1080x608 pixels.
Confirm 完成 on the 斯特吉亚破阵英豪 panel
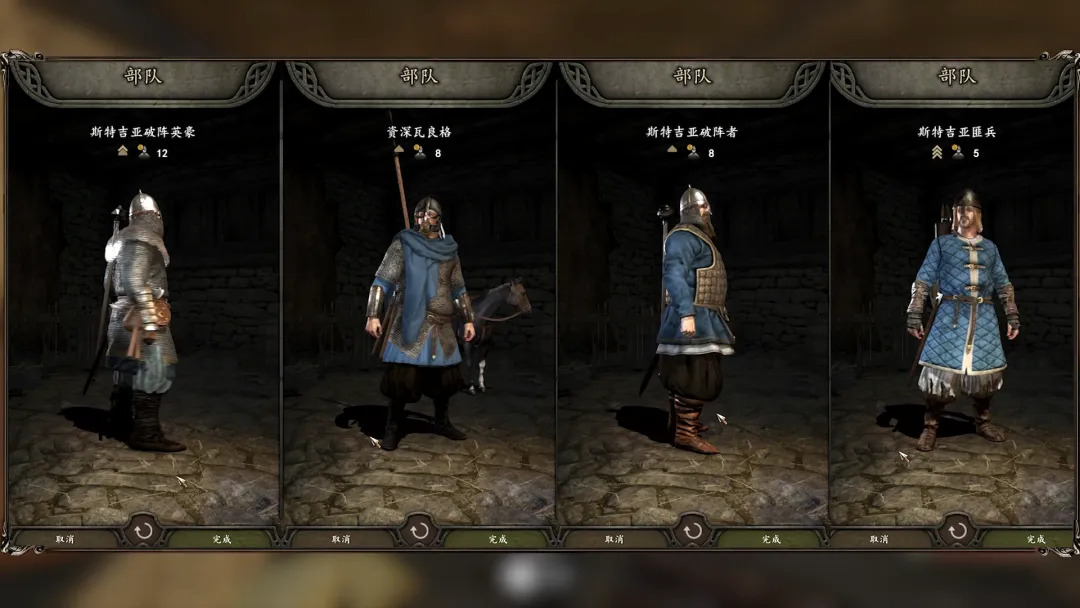(221, 539)
